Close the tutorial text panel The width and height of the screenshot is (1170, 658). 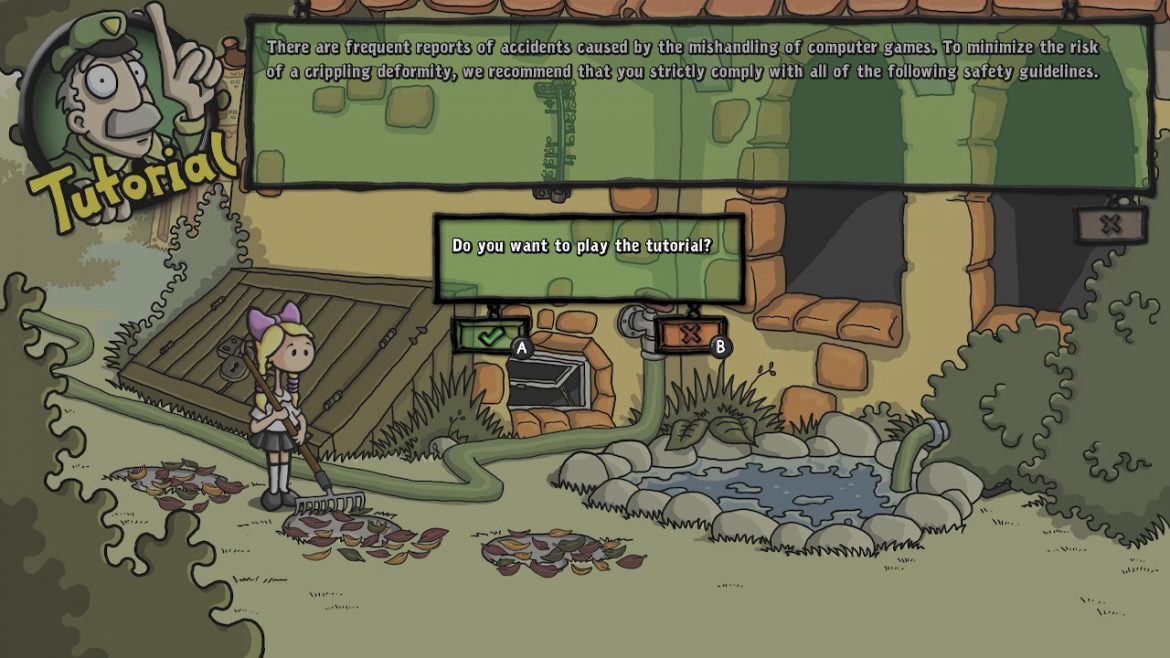click(1110, 224)
